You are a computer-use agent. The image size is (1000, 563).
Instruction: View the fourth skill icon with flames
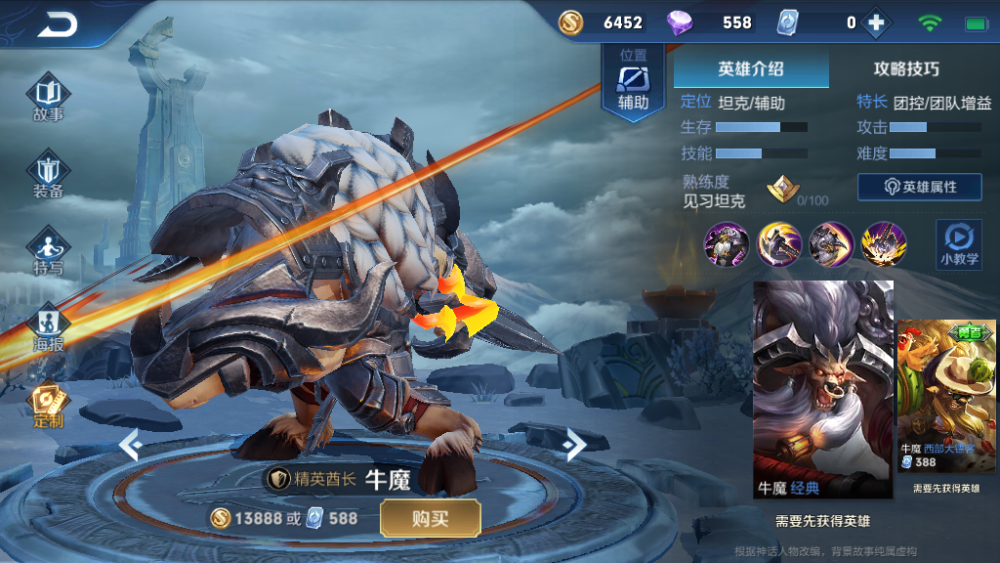point(884,244)
